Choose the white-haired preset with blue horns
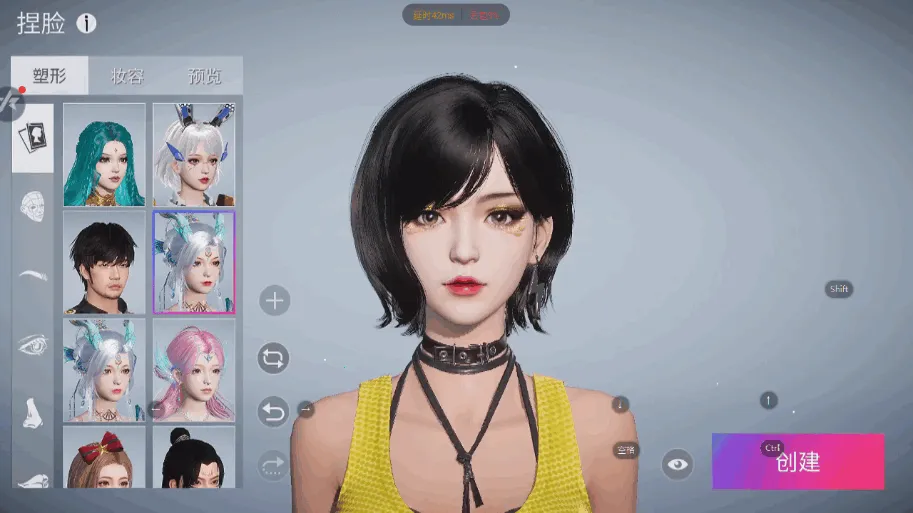913x513 pixels. pyautogui.click(x=194, y=155)
